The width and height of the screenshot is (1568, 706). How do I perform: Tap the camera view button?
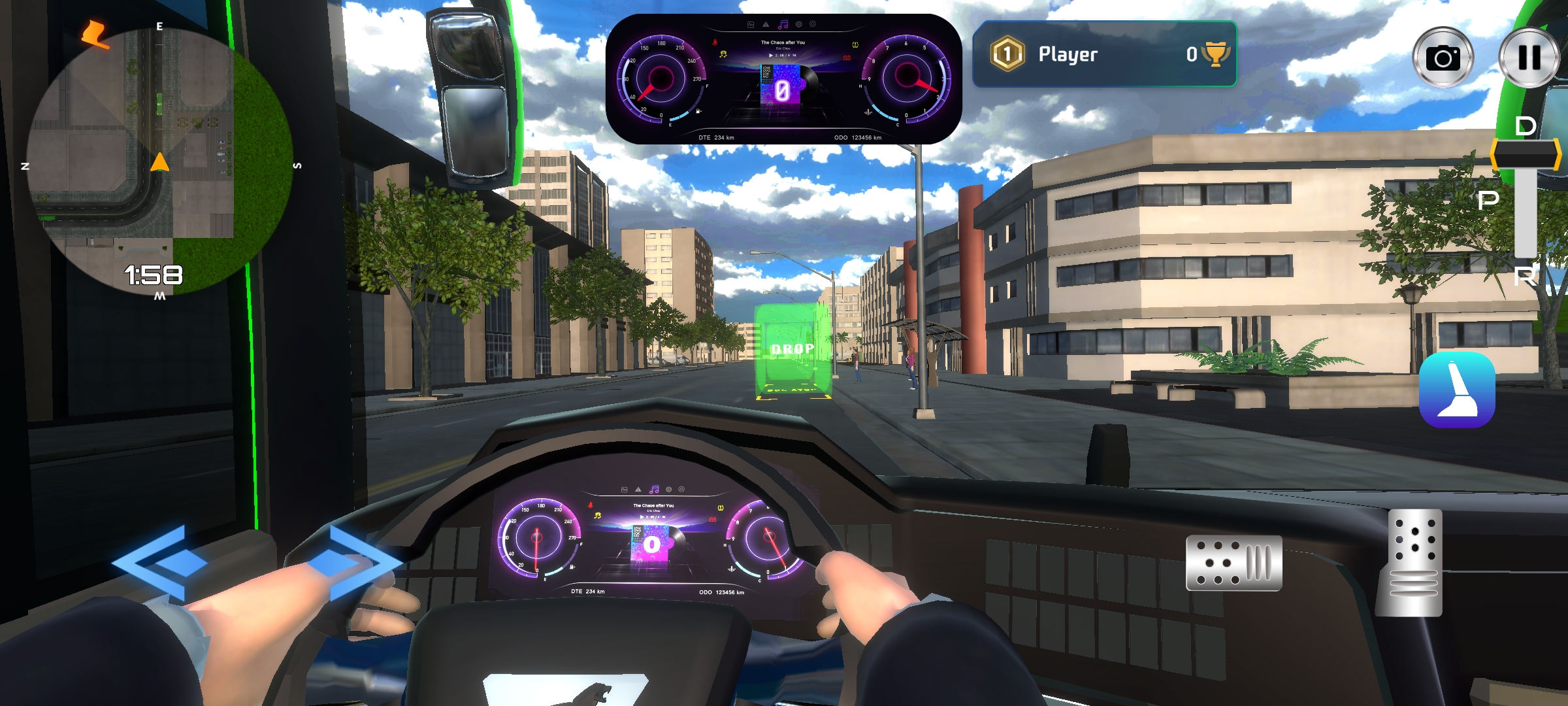(1443, 58)
